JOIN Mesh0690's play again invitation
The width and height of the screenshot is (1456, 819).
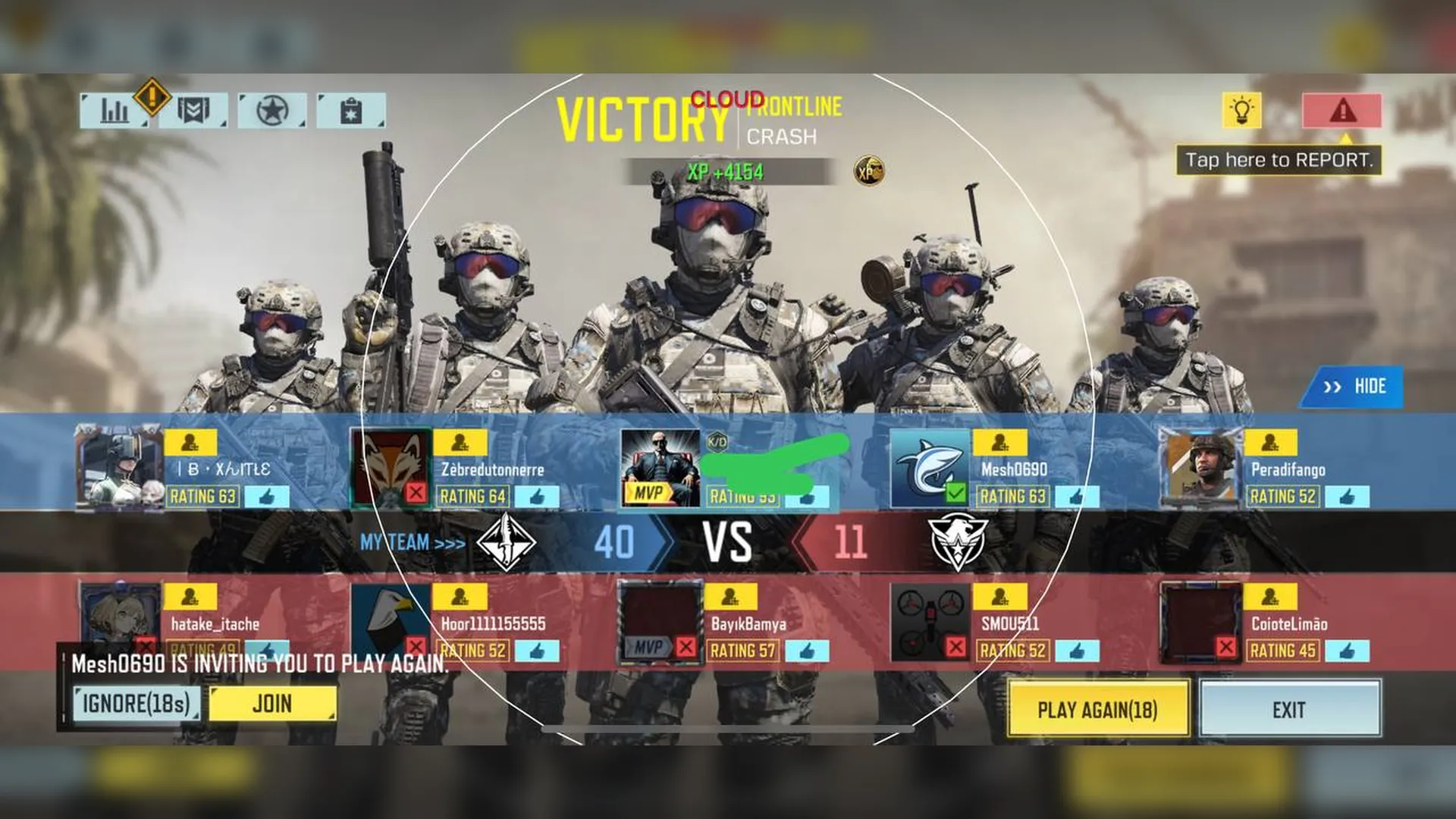click(x=271, y=705)
